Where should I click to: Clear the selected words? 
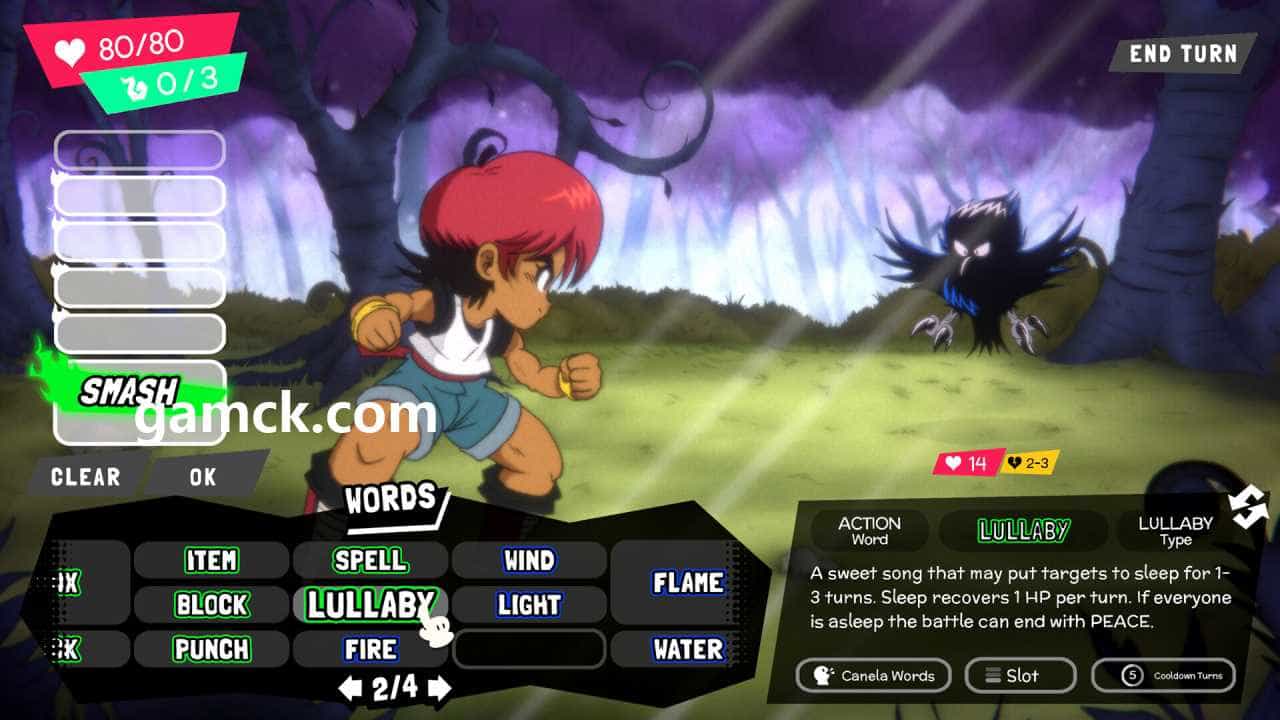coord(86,477)
